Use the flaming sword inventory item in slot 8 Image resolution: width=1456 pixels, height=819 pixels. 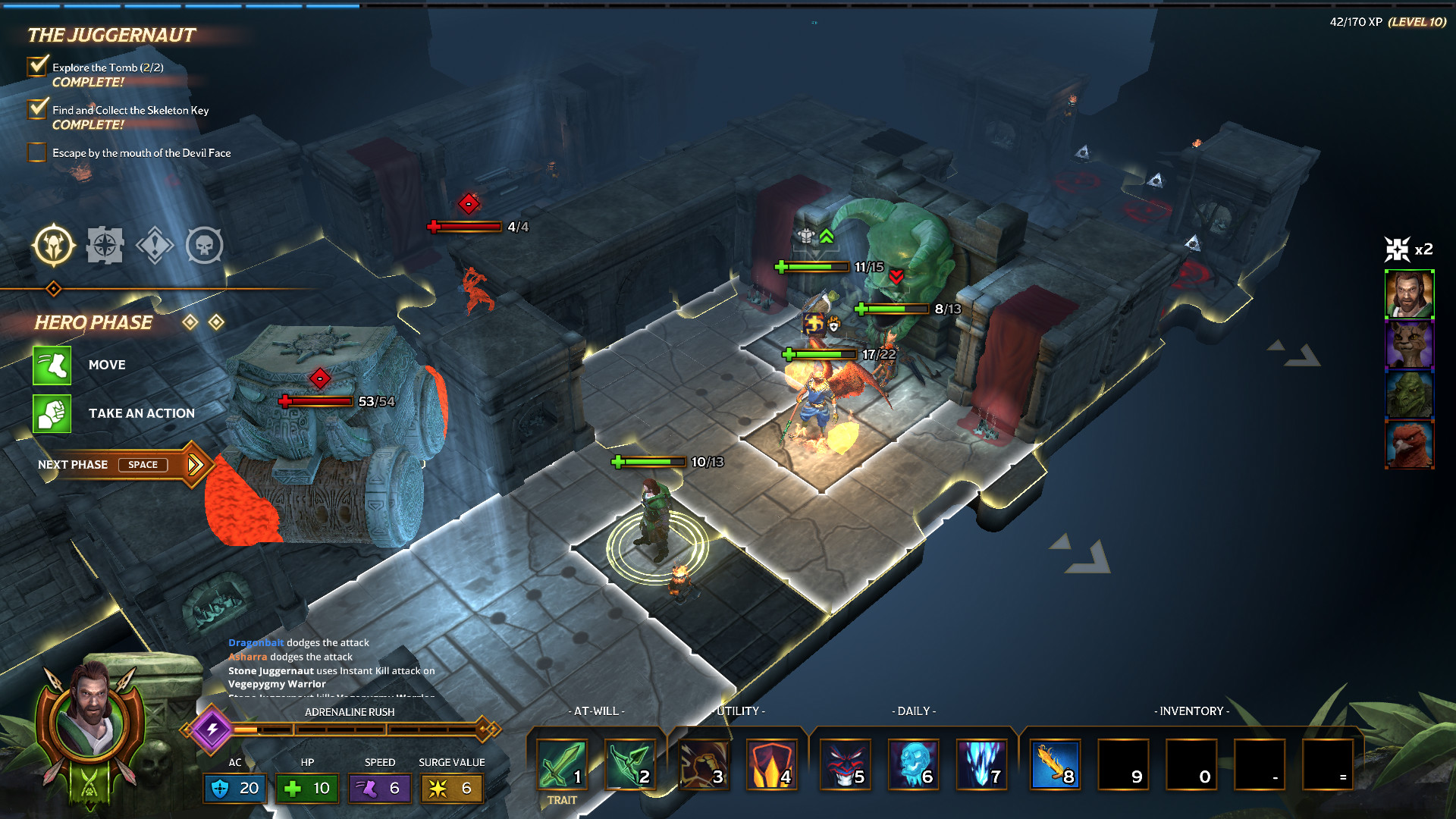coord(1055,764)
